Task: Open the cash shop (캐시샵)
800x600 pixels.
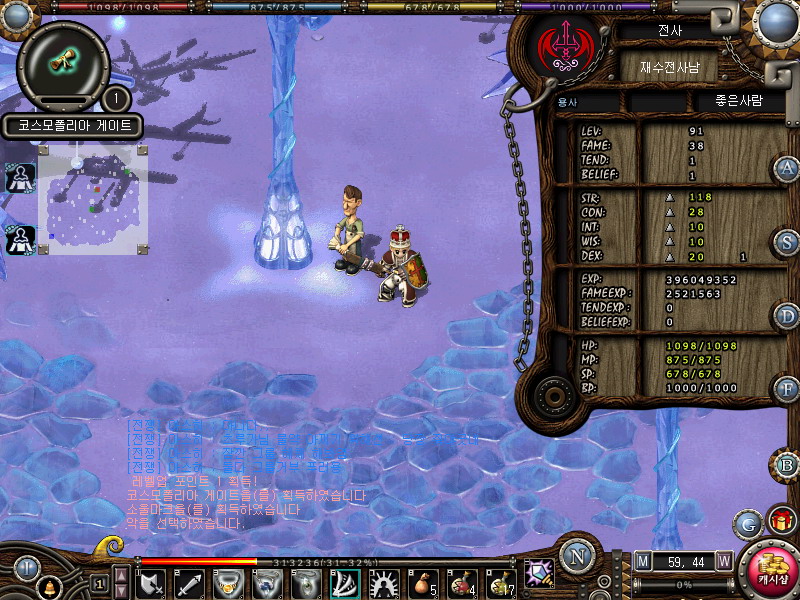Action: pyautogui.click(x=769, y=569)
